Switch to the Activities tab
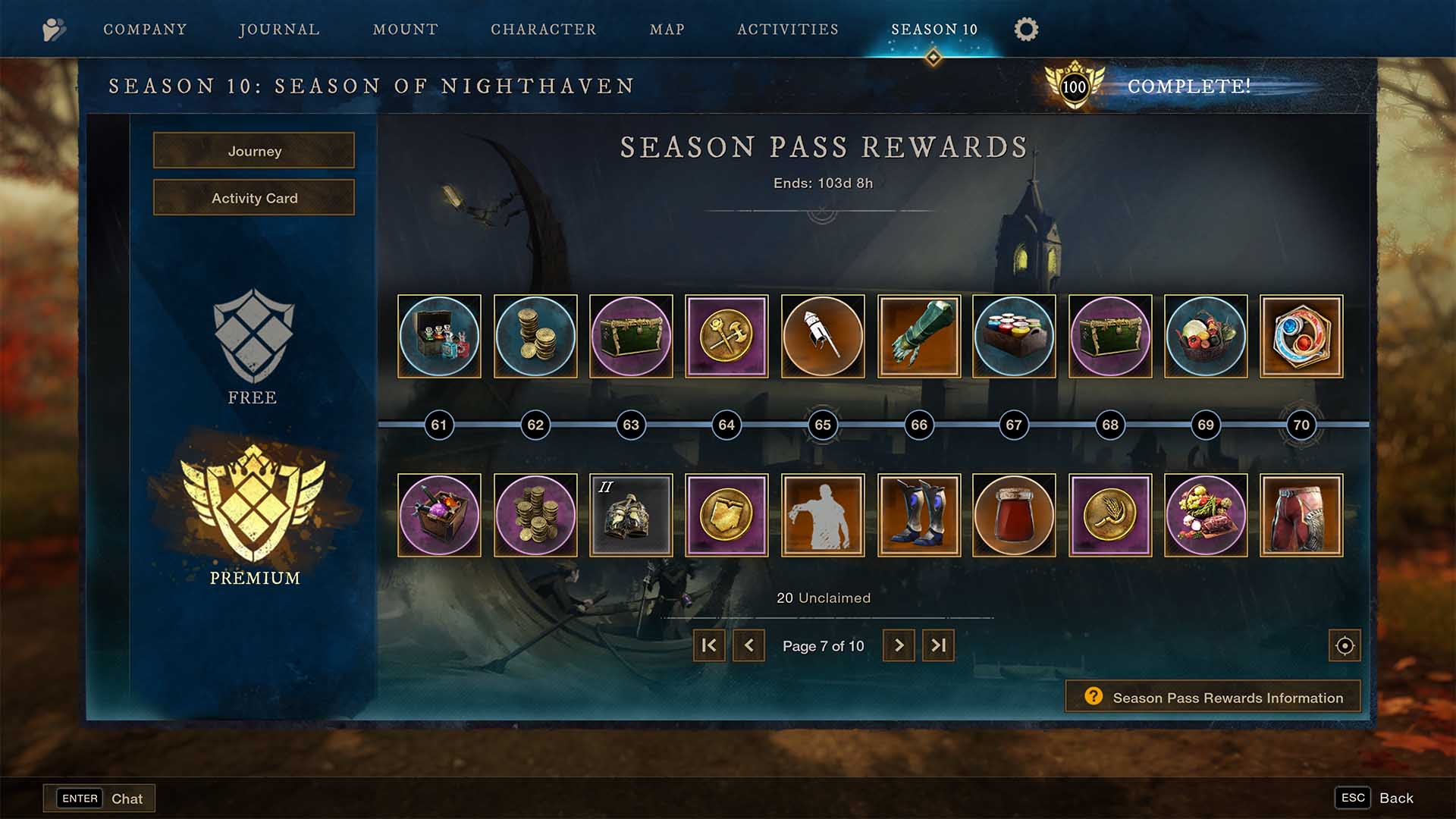Viewport: 1456px width, 819px height. tap(787, 30)
